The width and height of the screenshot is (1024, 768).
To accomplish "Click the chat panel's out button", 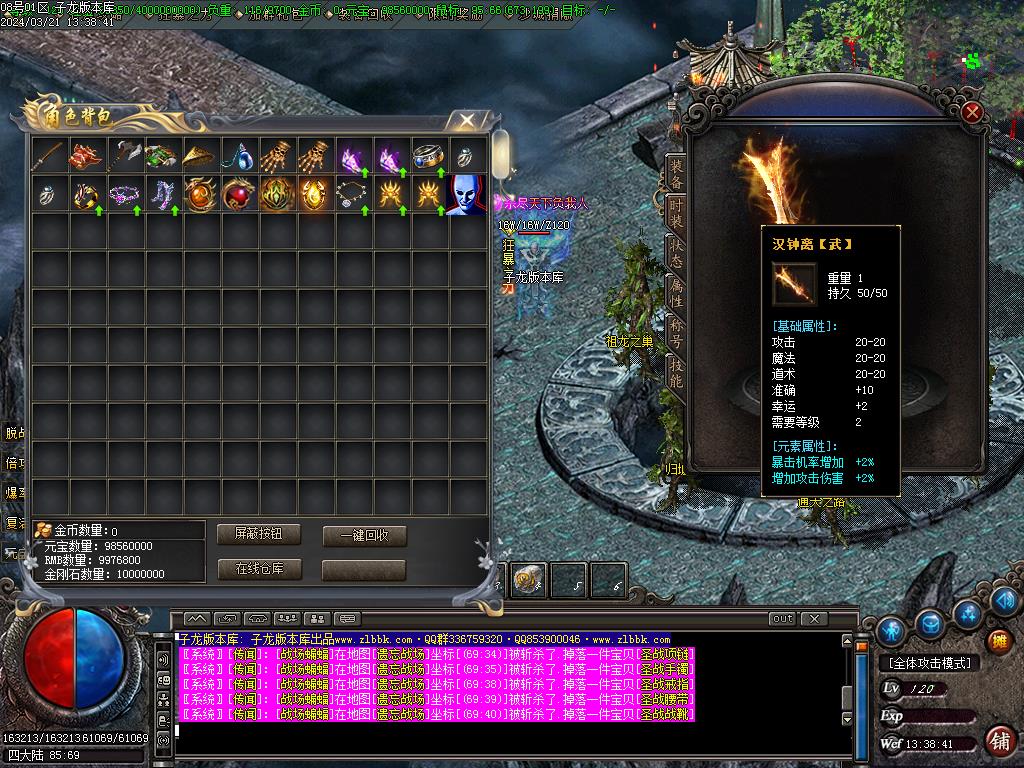I will 782,619.
